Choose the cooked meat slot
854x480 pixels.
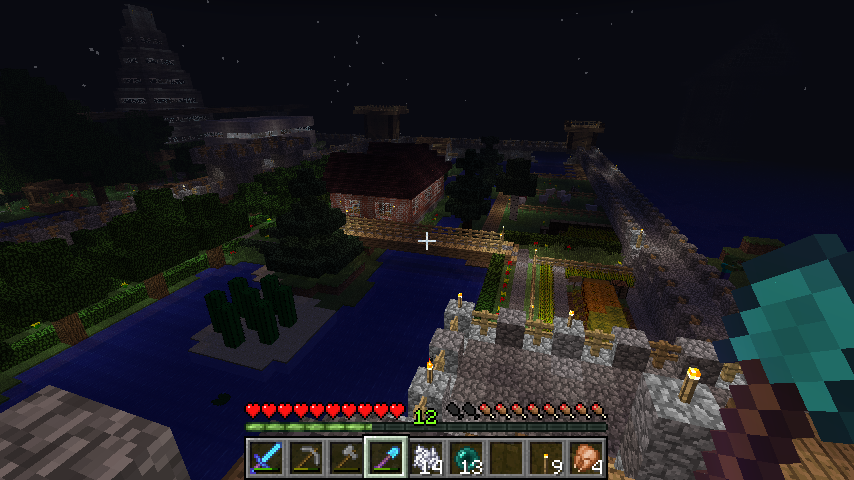click(x=586, y=458)
